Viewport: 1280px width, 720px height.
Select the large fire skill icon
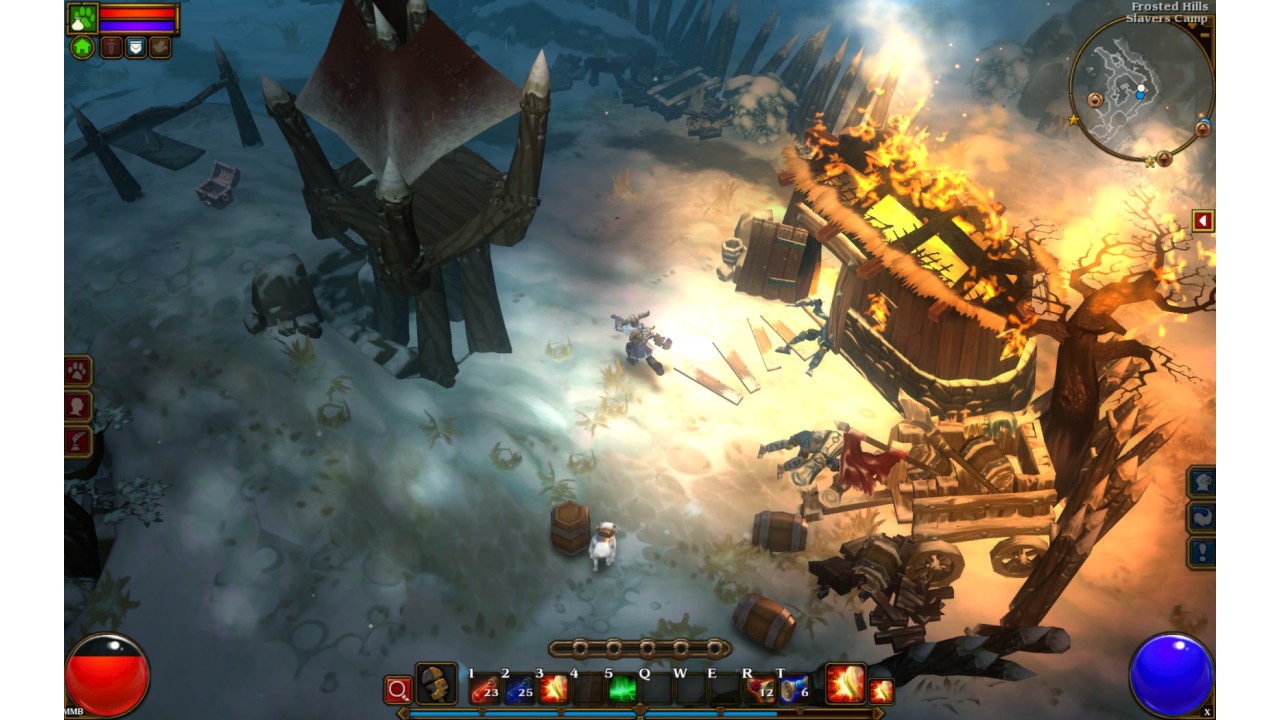(845, 684)
